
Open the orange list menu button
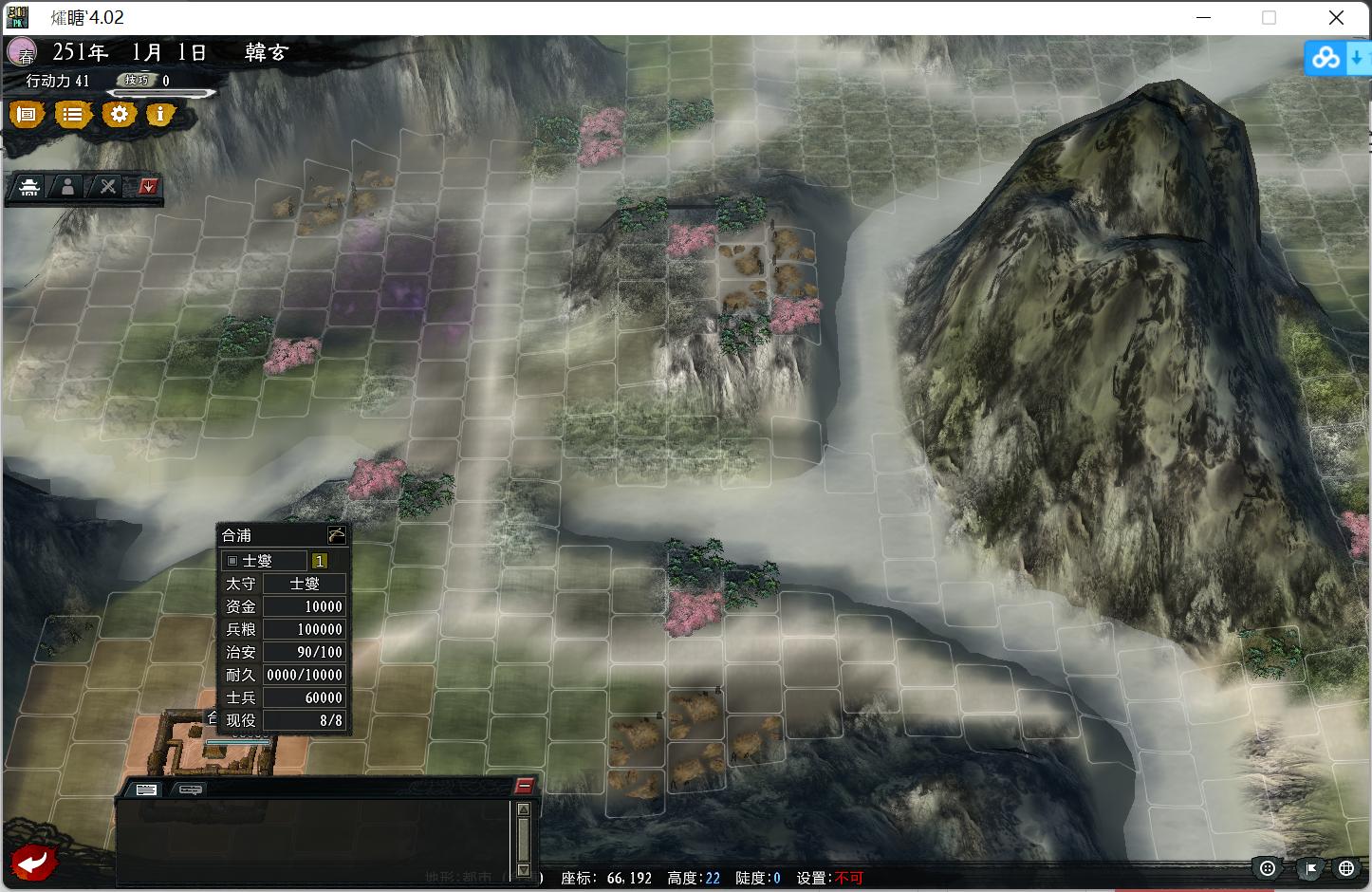[72, 115]
